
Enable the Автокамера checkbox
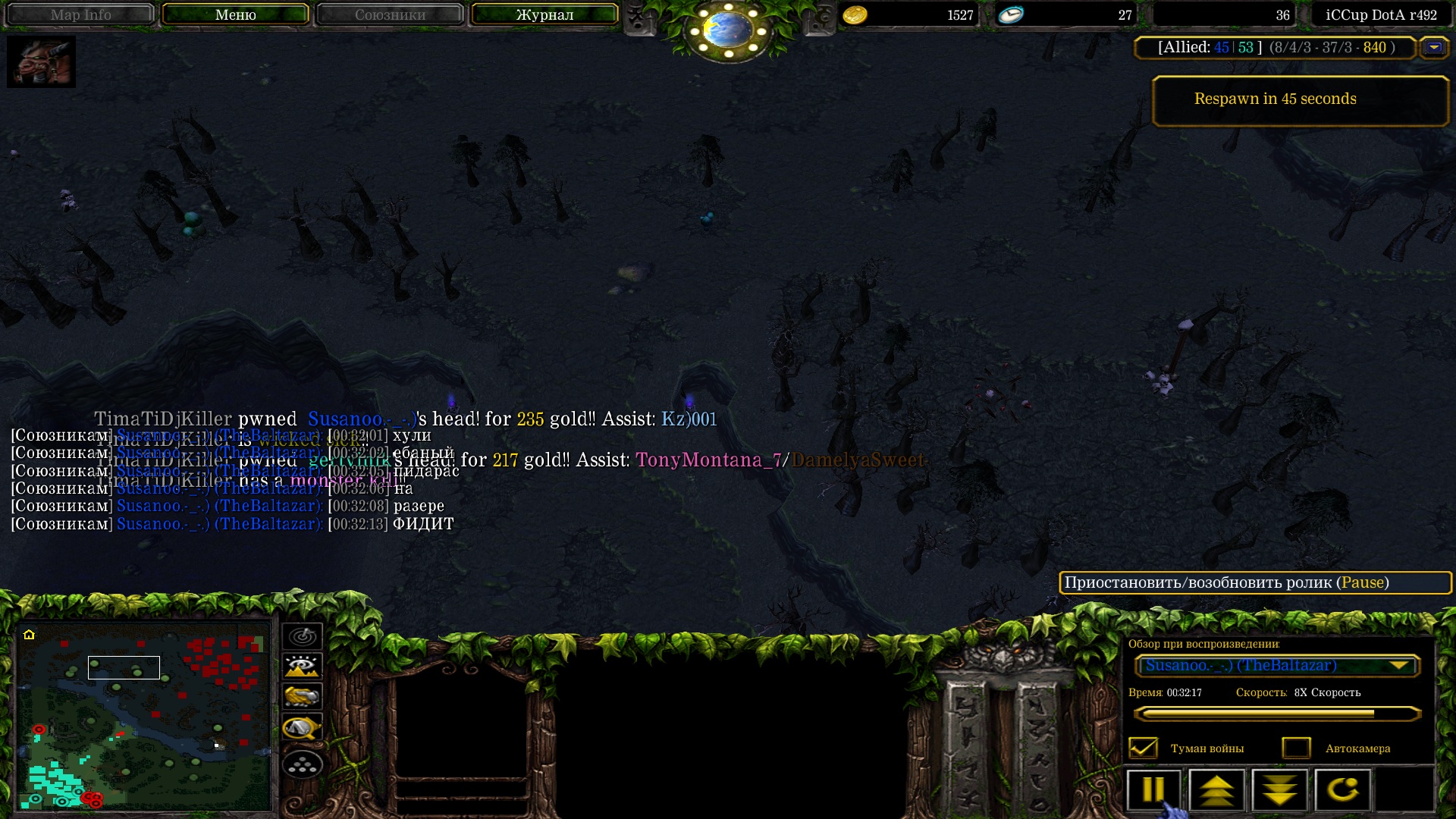1296,748
